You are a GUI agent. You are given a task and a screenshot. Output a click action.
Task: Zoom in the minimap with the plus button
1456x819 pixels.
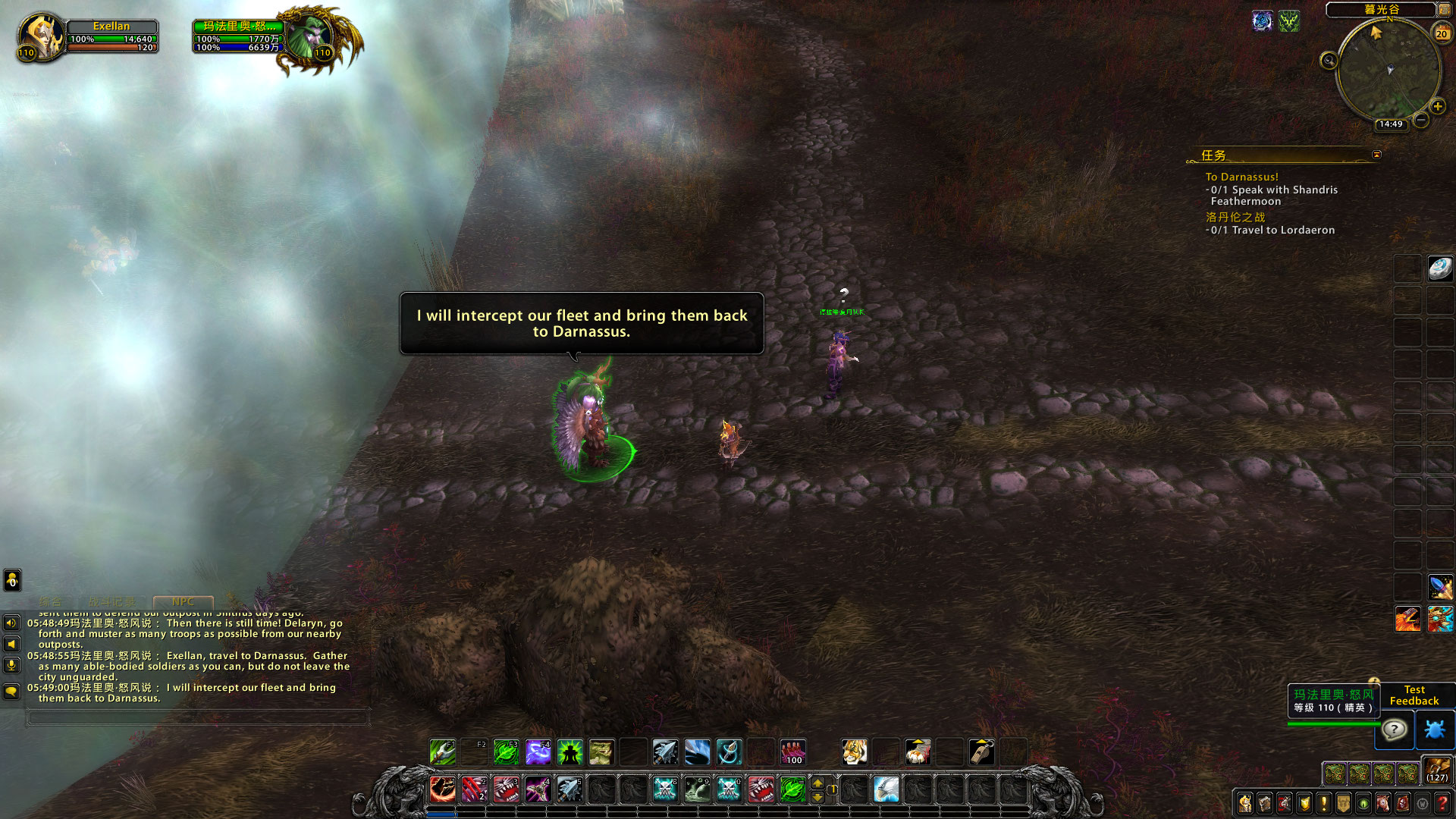tap(1437, 107)
